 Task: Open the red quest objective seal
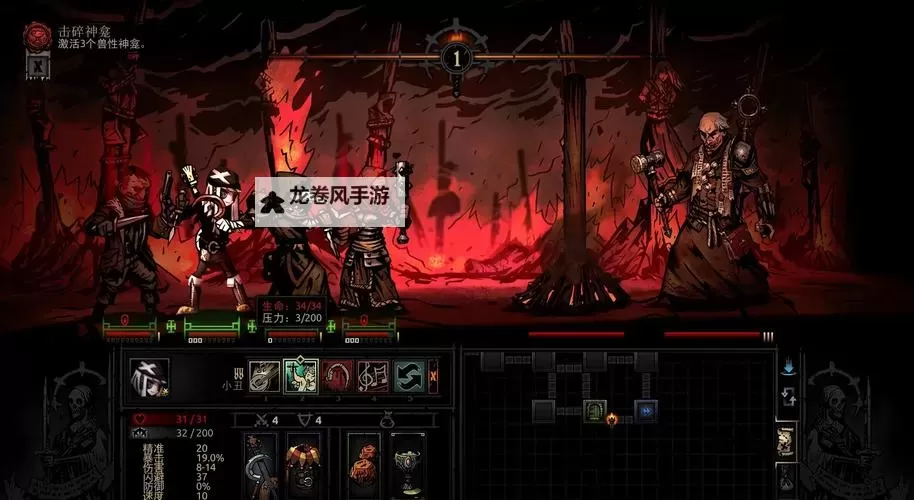click(38, 37)
